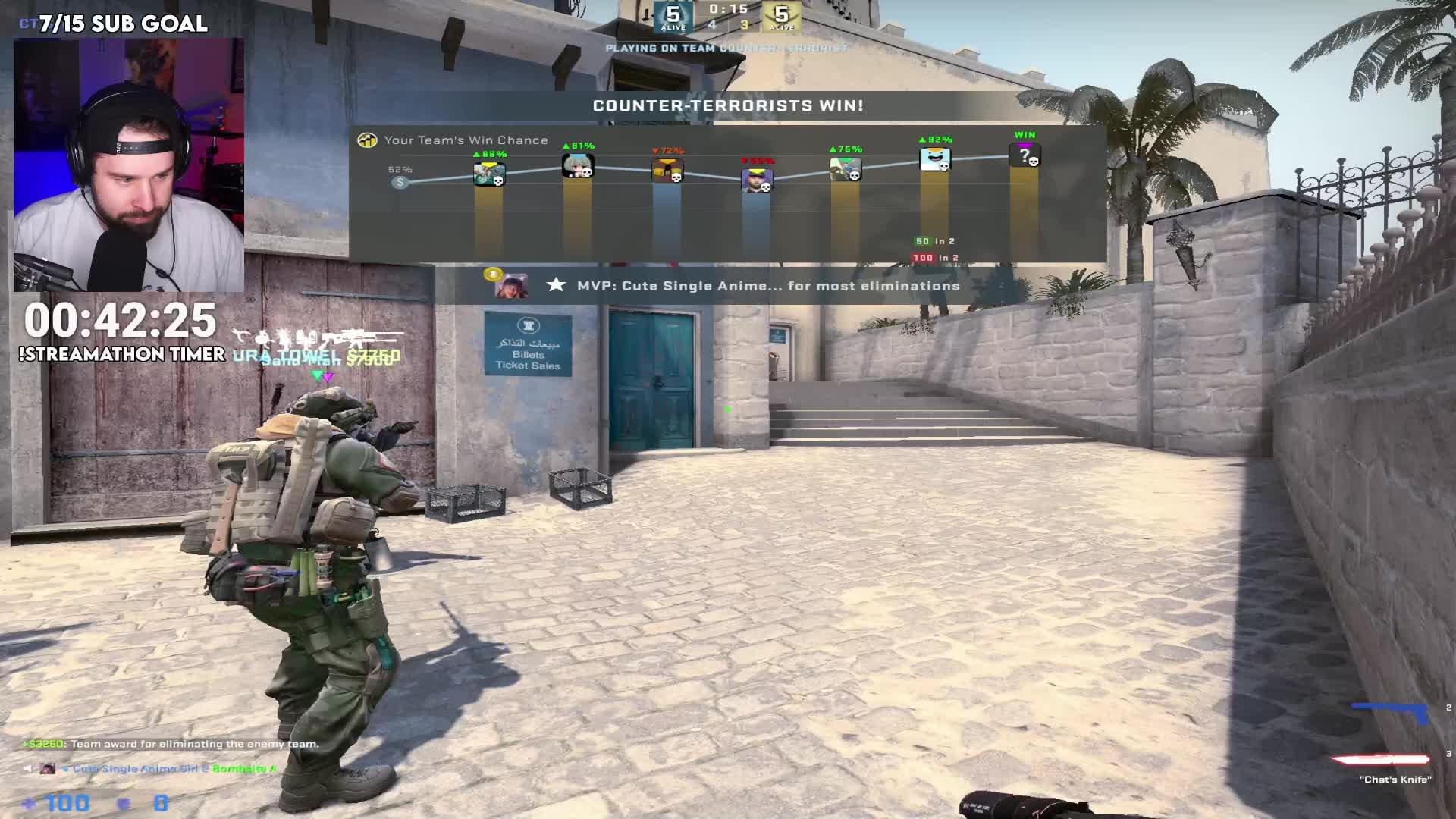Select the 55% bearded man kill marker
This screenshot has height=819, width=1456.
tap(756, 180)
